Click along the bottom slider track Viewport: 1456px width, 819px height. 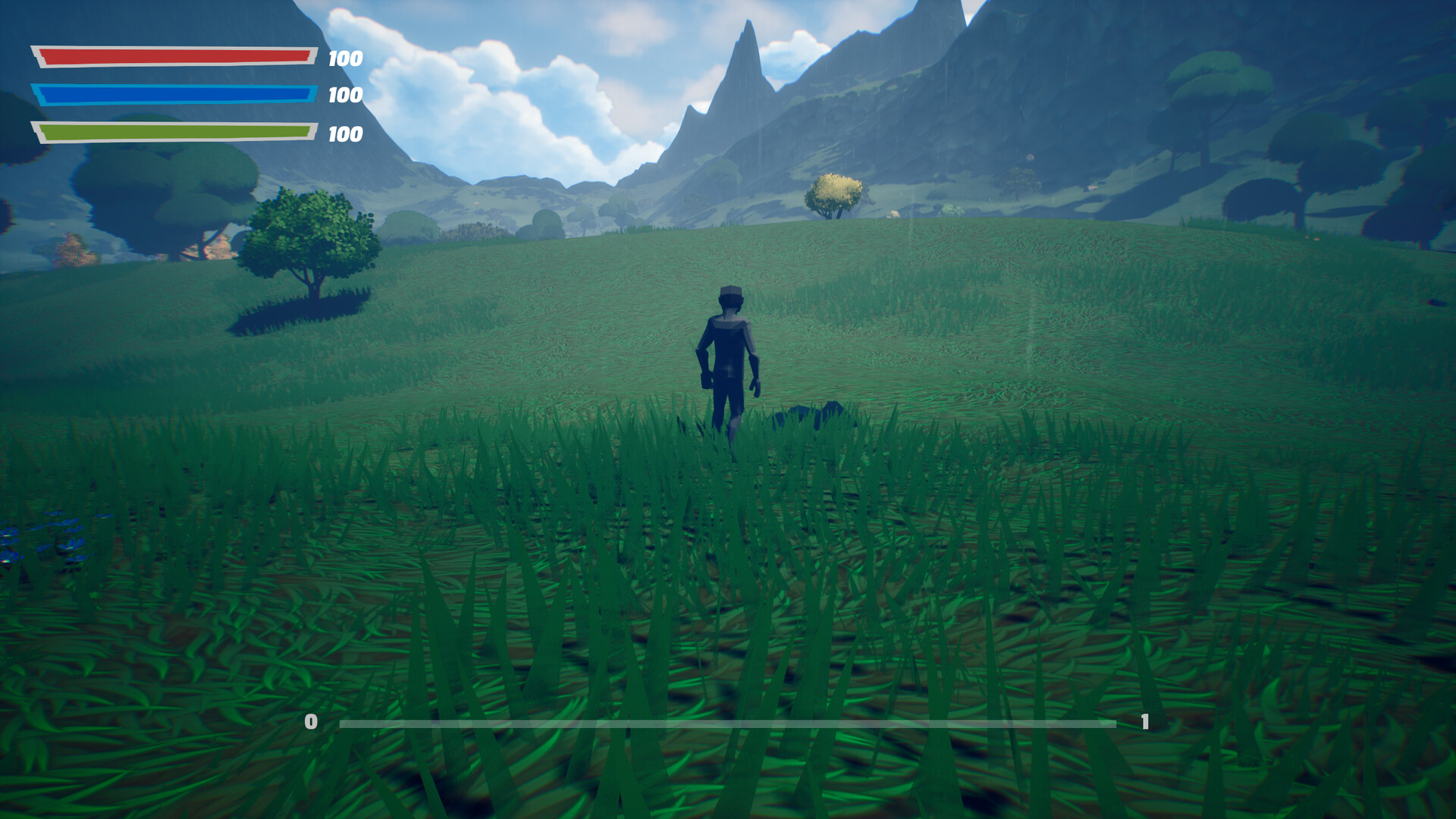pyautogui.click(x=607, y=723)
